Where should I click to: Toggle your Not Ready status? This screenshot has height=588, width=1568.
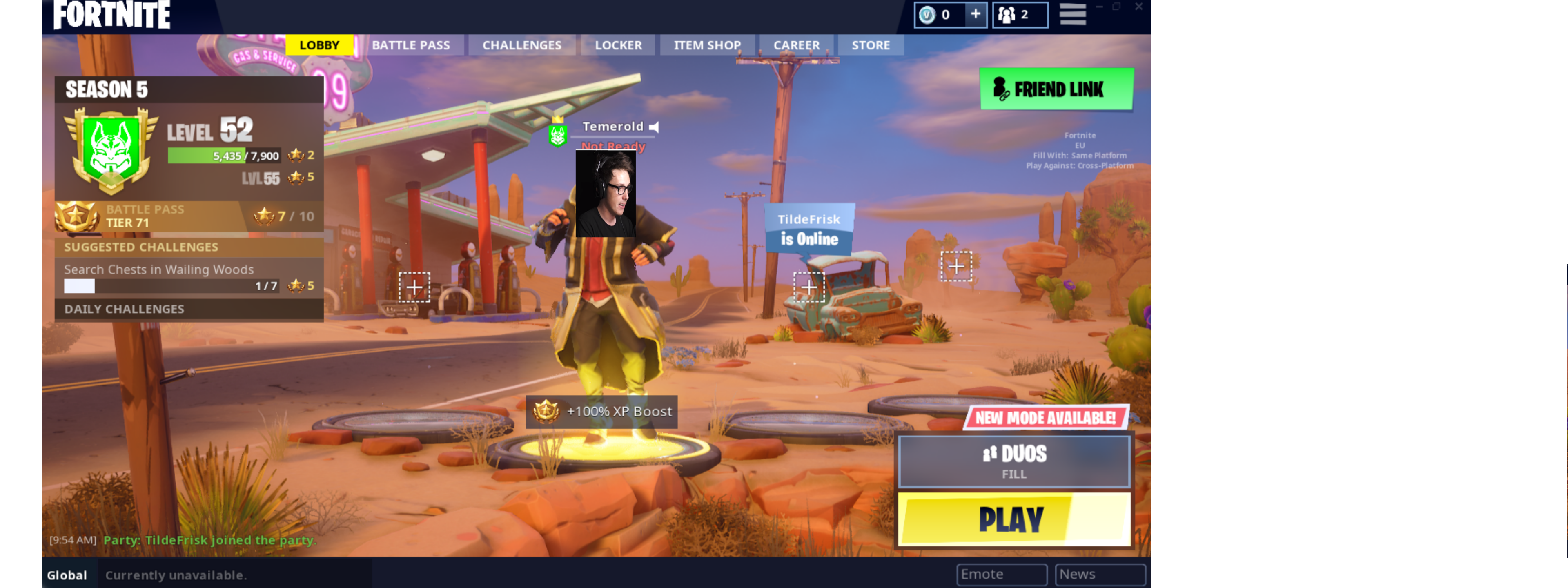[612, 146]
